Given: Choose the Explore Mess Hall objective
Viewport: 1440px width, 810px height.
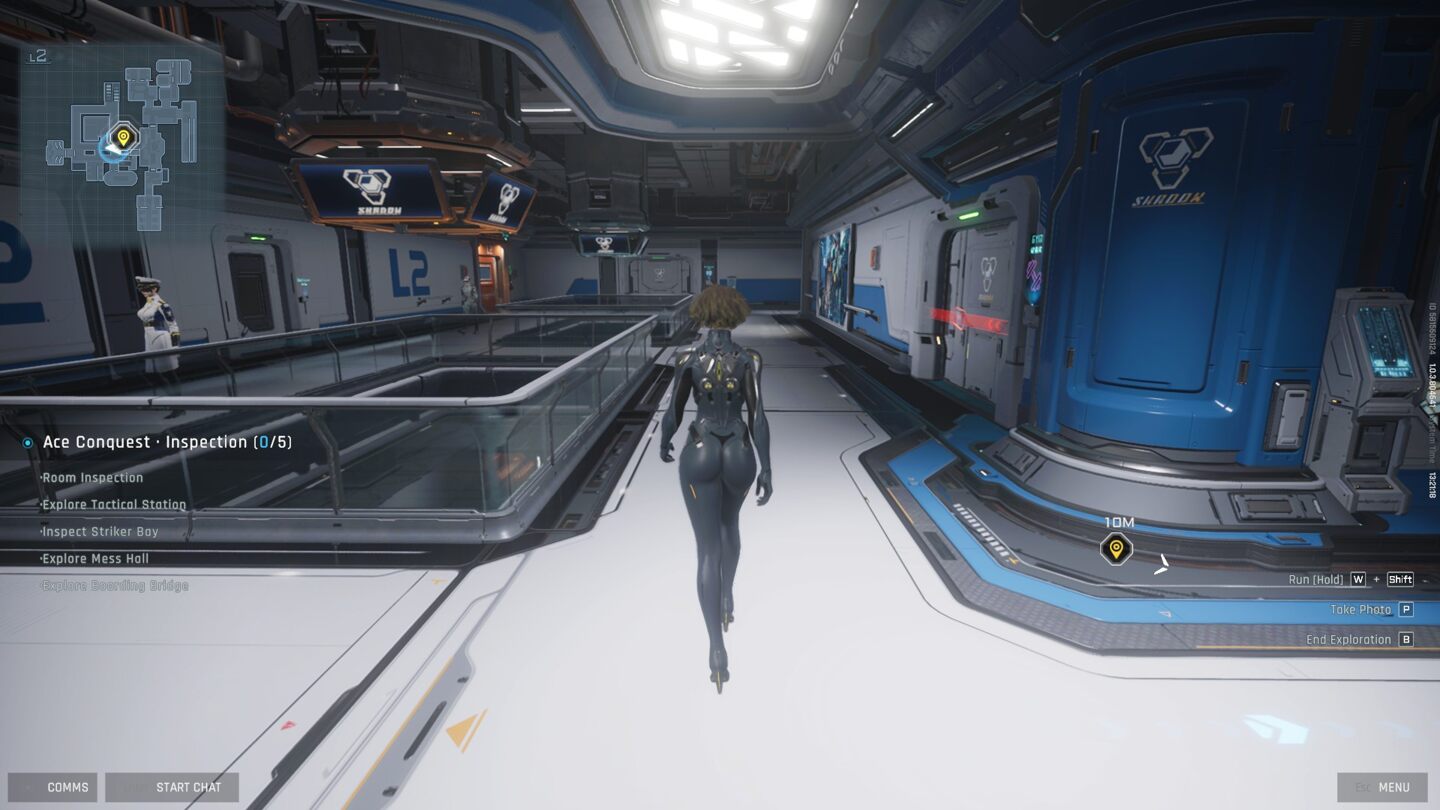Looking at the screenshot, I should click(x=95, y=559).
